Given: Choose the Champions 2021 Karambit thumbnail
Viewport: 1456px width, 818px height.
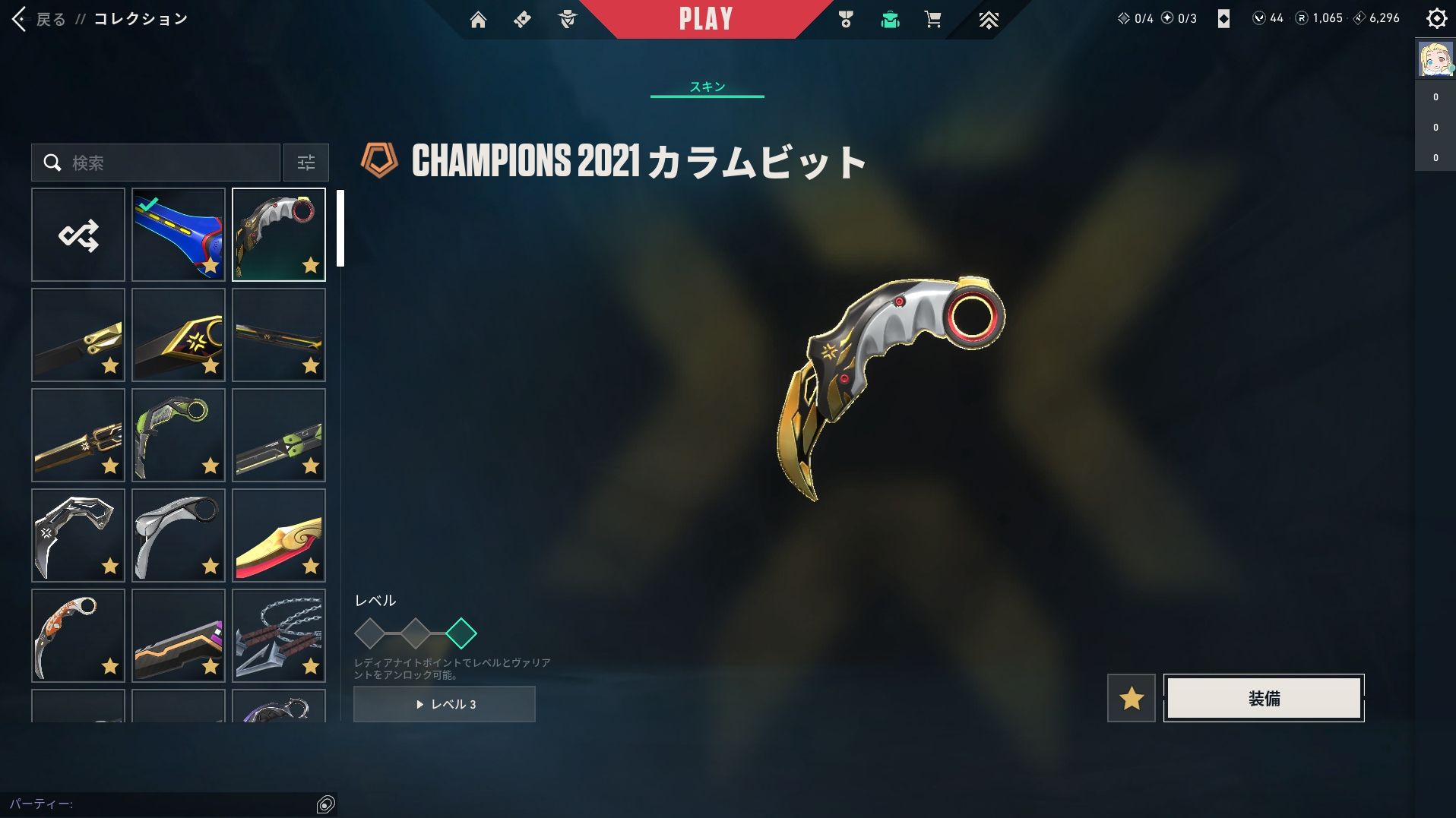Looking at the screenshot, I should (279, 235).
